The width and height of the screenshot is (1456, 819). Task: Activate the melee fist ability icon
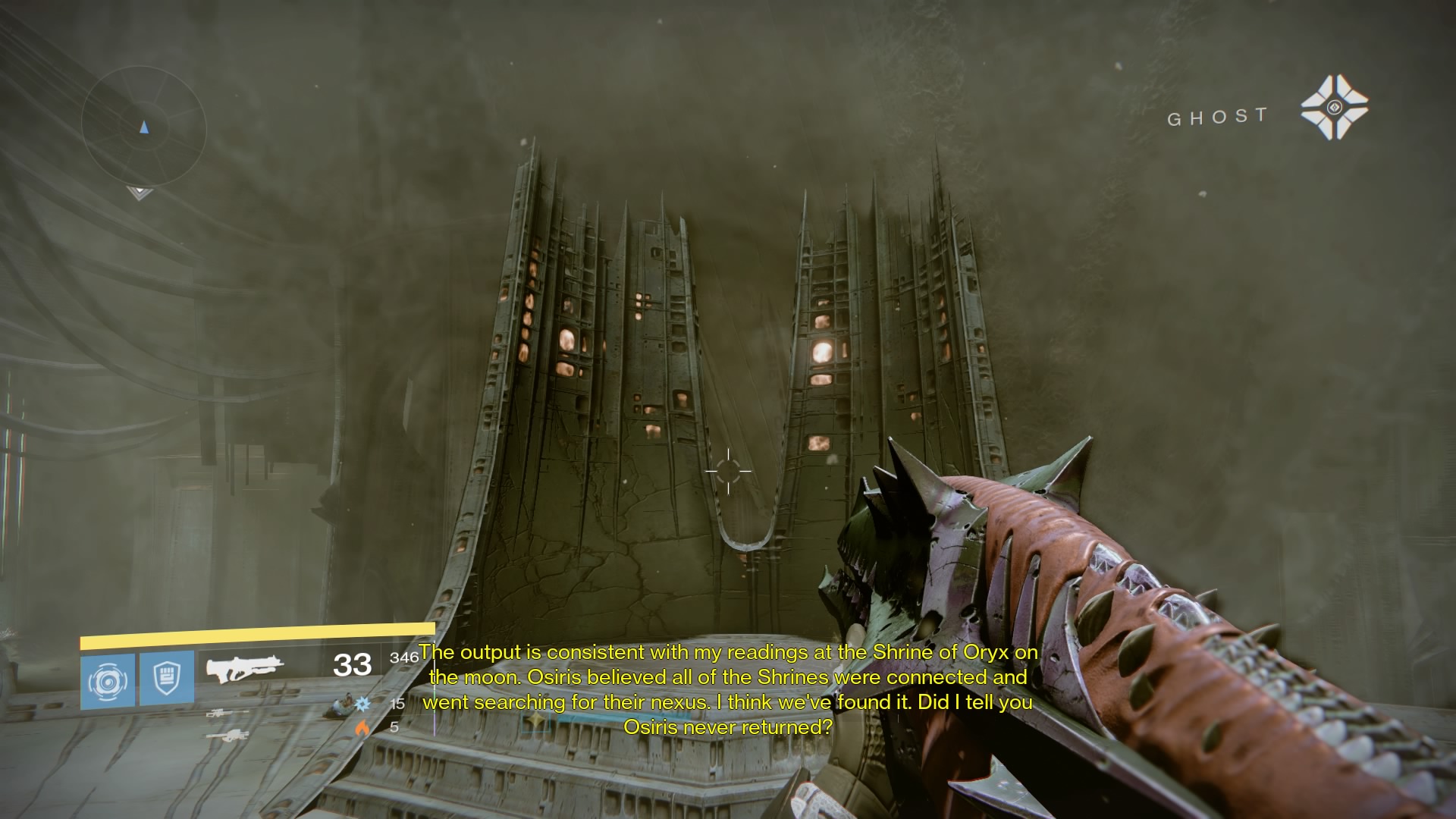click(167, 679)
